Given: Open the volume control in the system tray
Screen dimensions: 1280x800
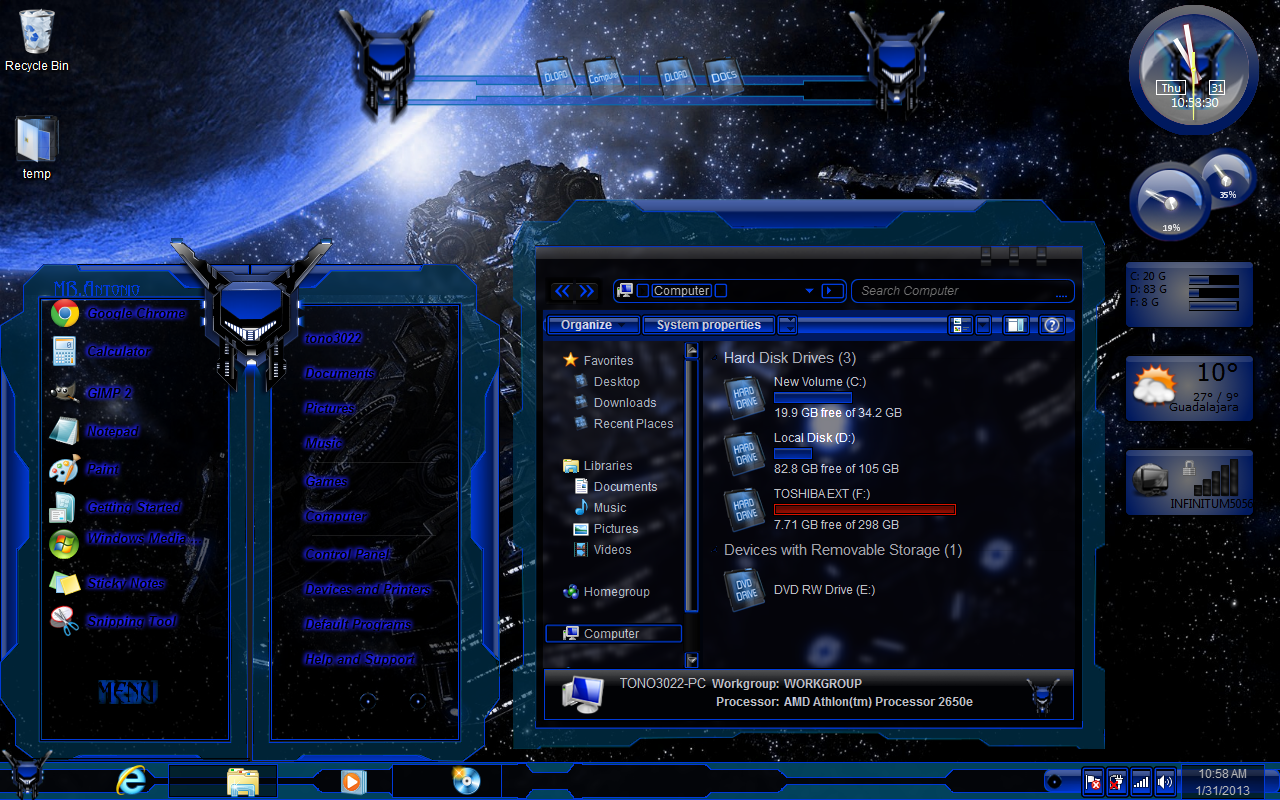Looking at the screenshot, I should click(1163, 780).
